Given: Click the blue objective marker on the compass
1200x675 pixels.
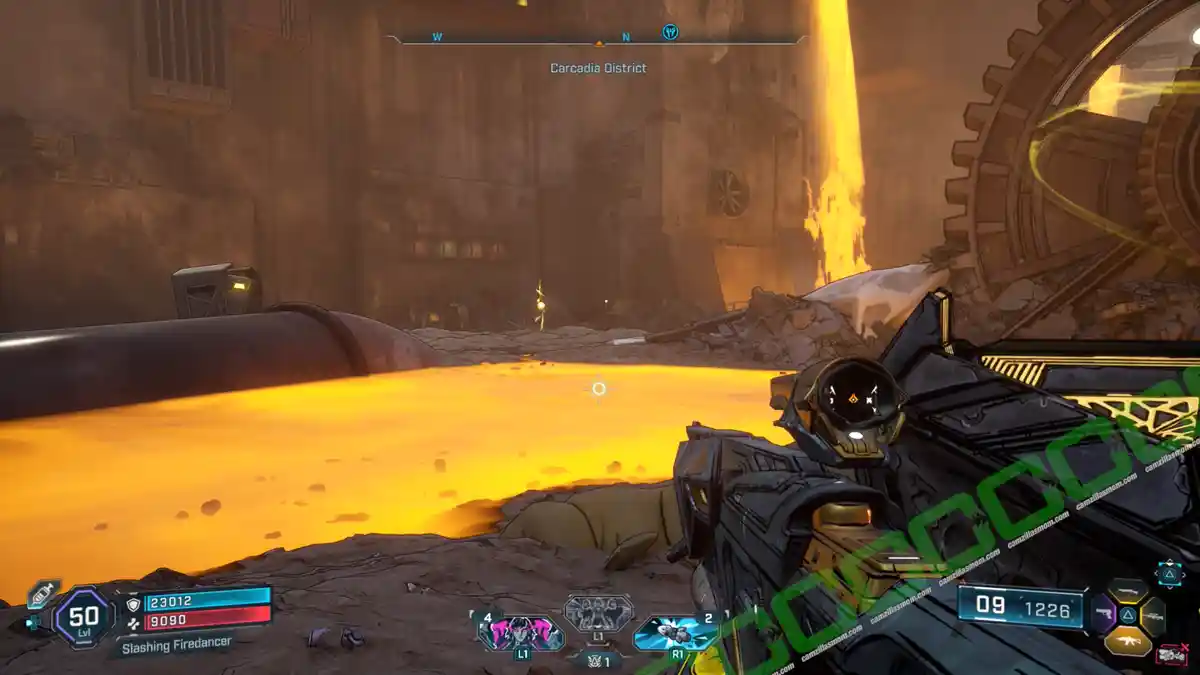Looking at the screenshot, I should tap(670, 32).
